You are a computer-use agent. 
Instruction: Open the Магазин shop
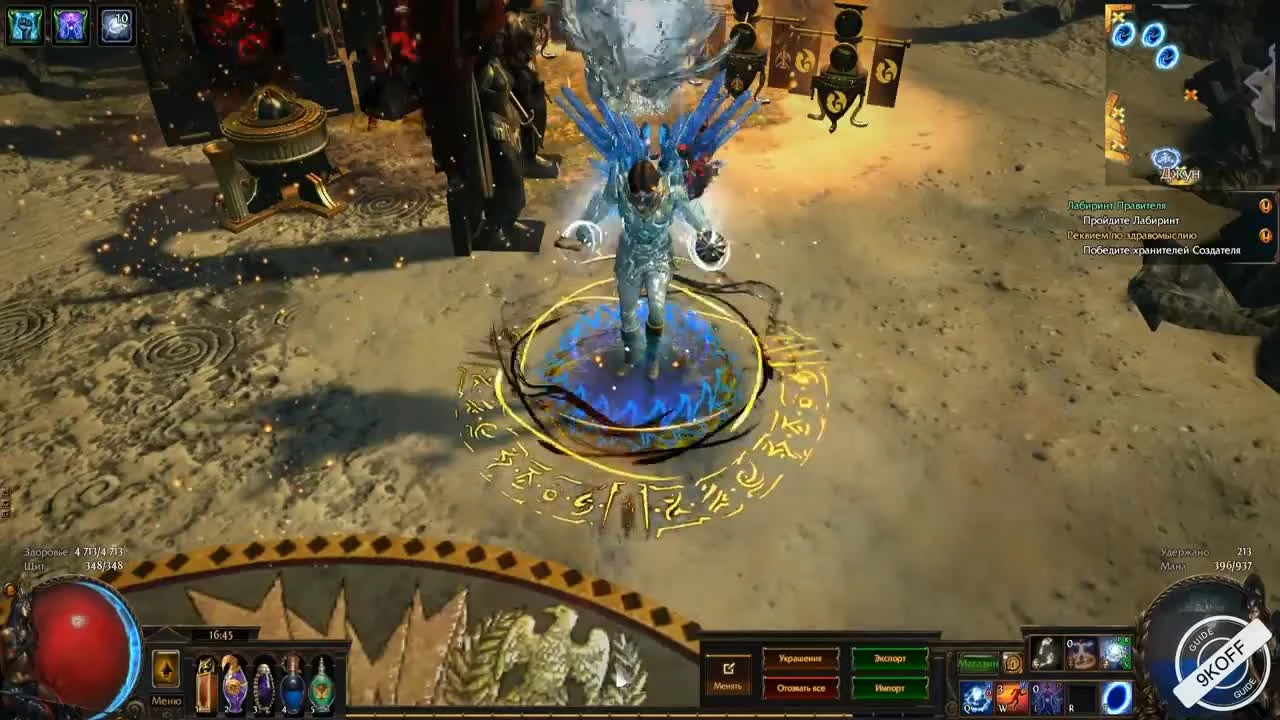coord(977,662)
